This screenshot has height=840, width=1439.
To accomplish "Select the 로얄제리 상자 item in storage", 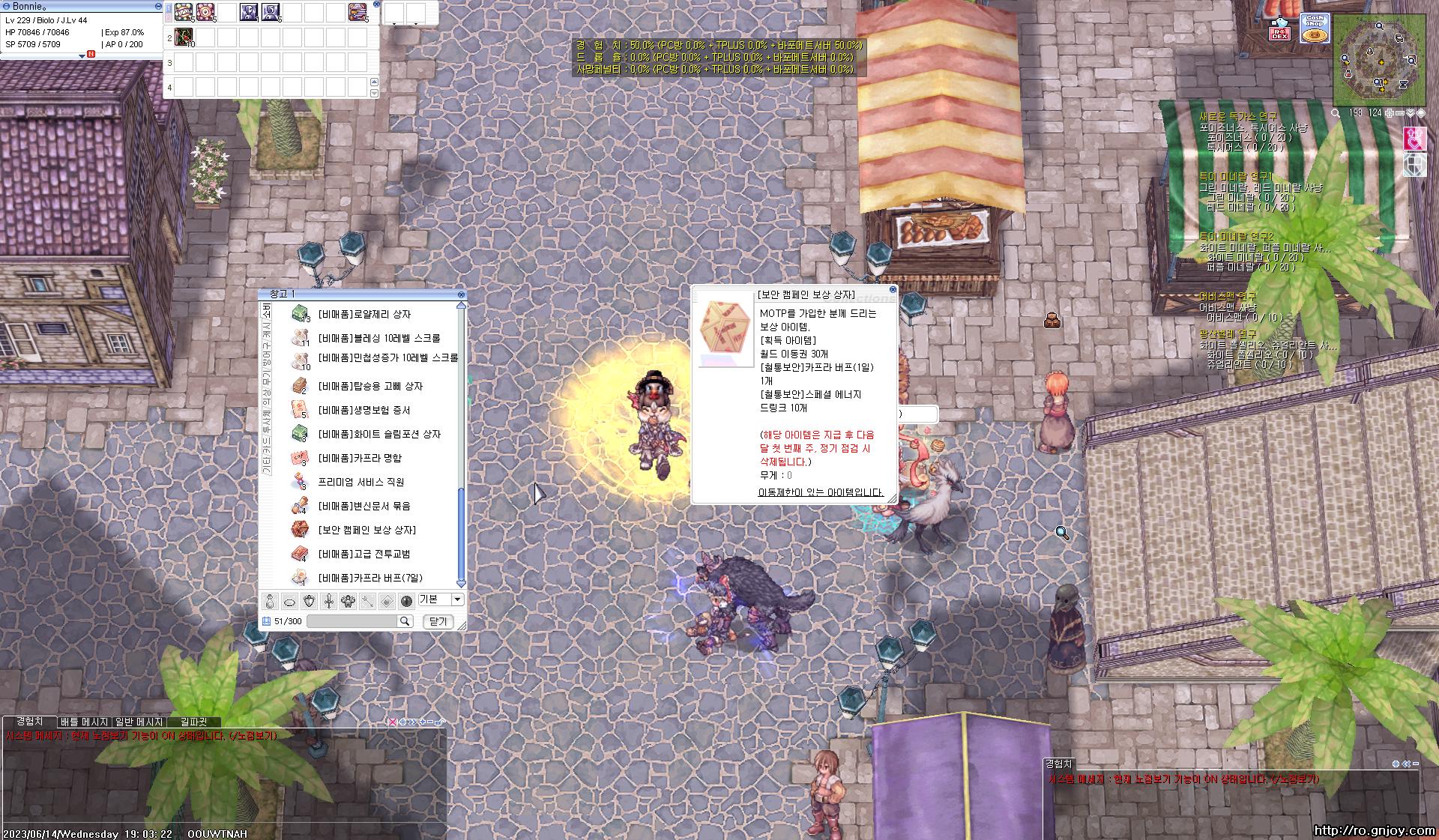I will coord(364,315).
